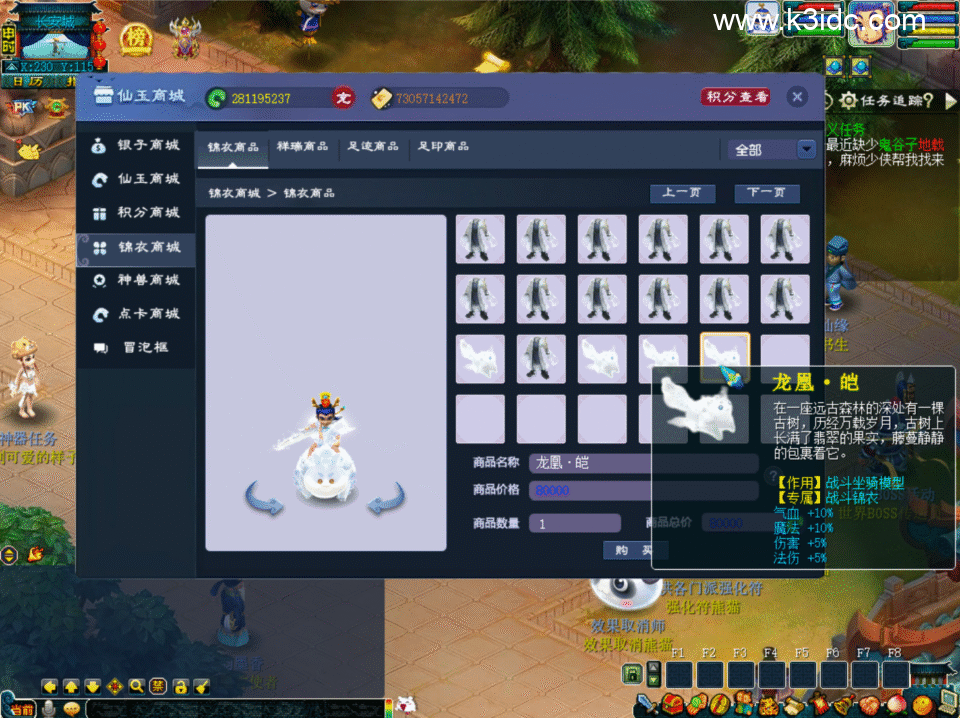Close the 仙玉商城 shop window
This screenshot has width=960, height=718.
[797, 97]
